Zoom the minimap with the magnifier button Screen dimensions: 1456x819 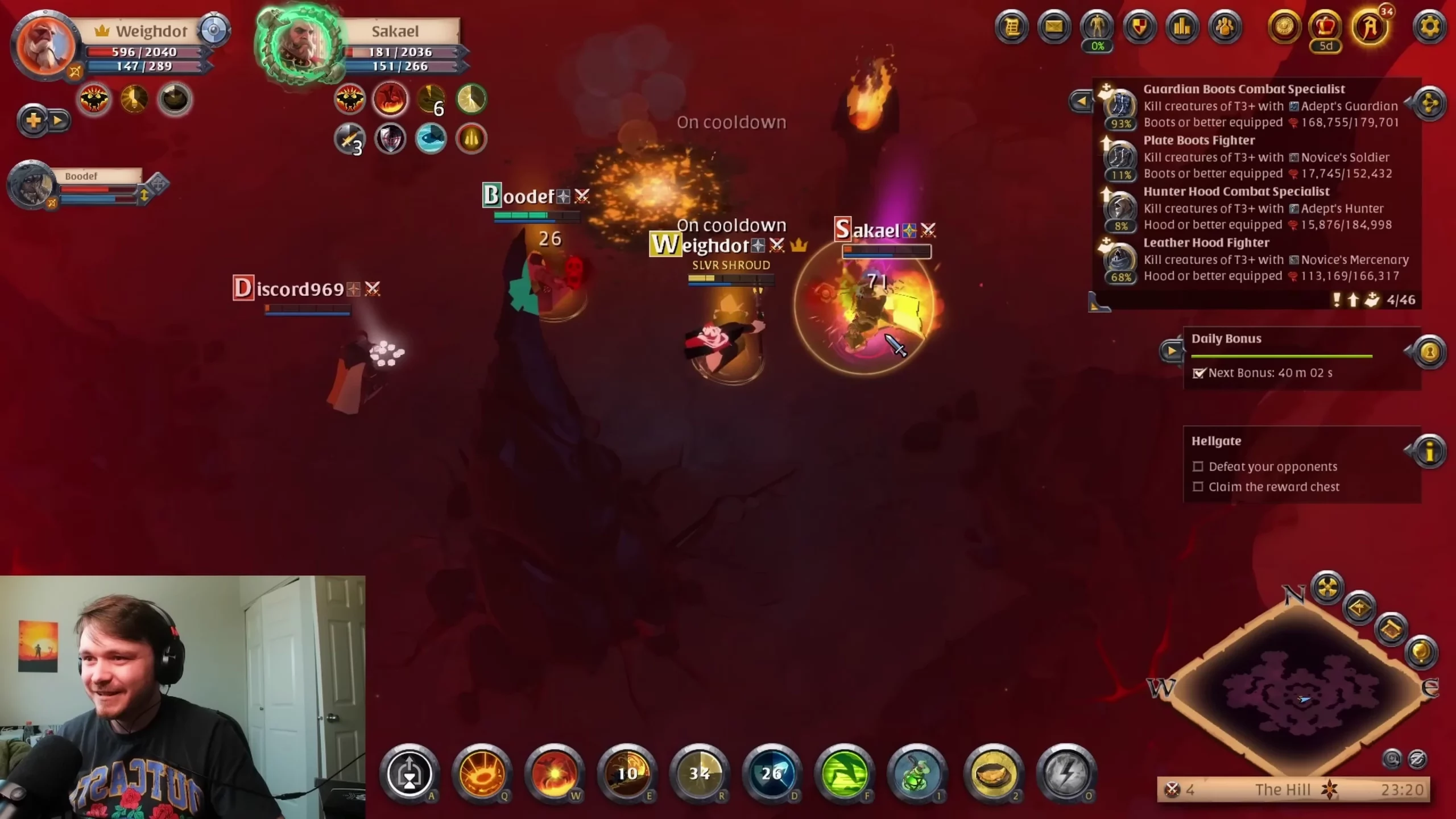pyautogui.click(x=1392, y=759)
